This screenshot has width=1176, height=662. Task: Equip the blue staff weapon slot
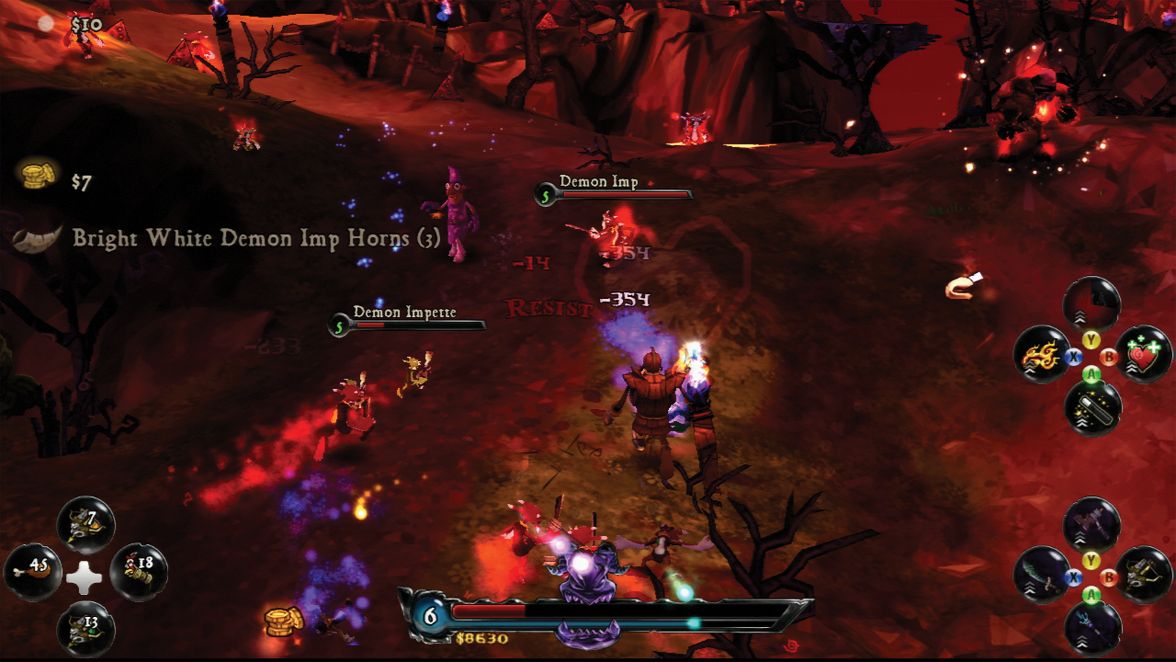coord(1092,627)
